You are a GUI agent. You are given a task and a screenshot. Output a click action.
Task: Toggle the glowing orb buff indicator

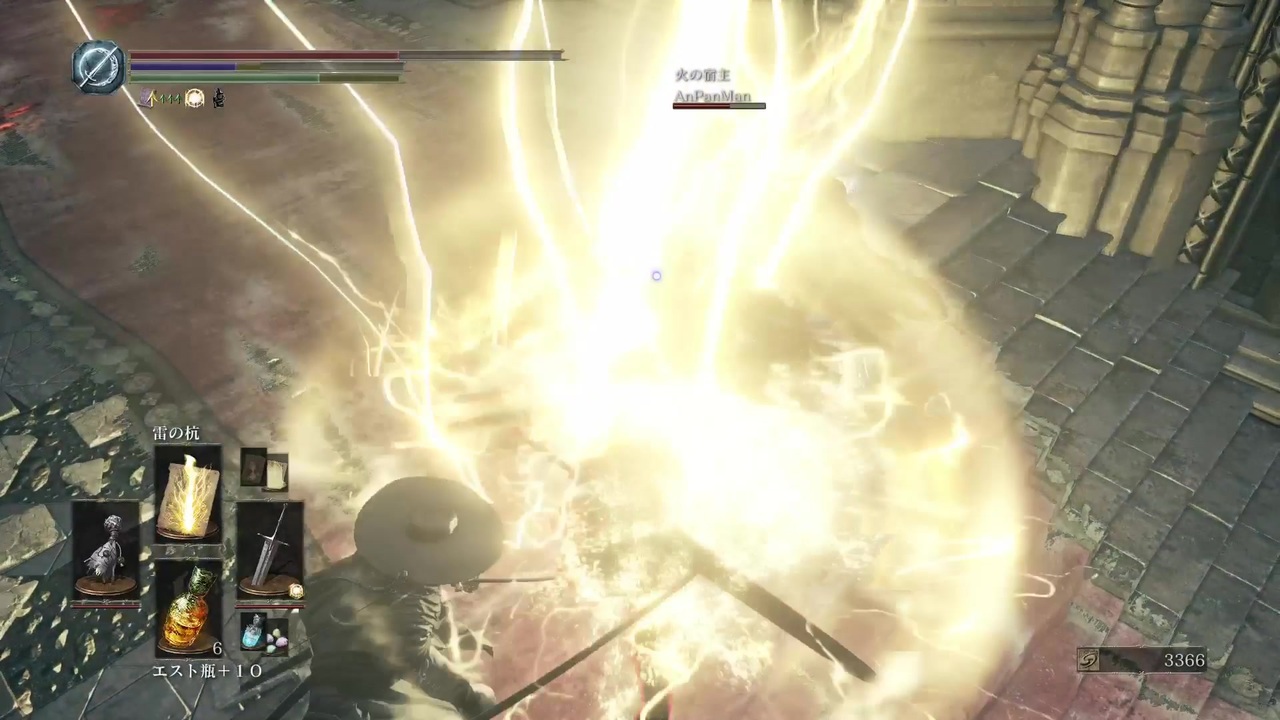coord(194,98)
